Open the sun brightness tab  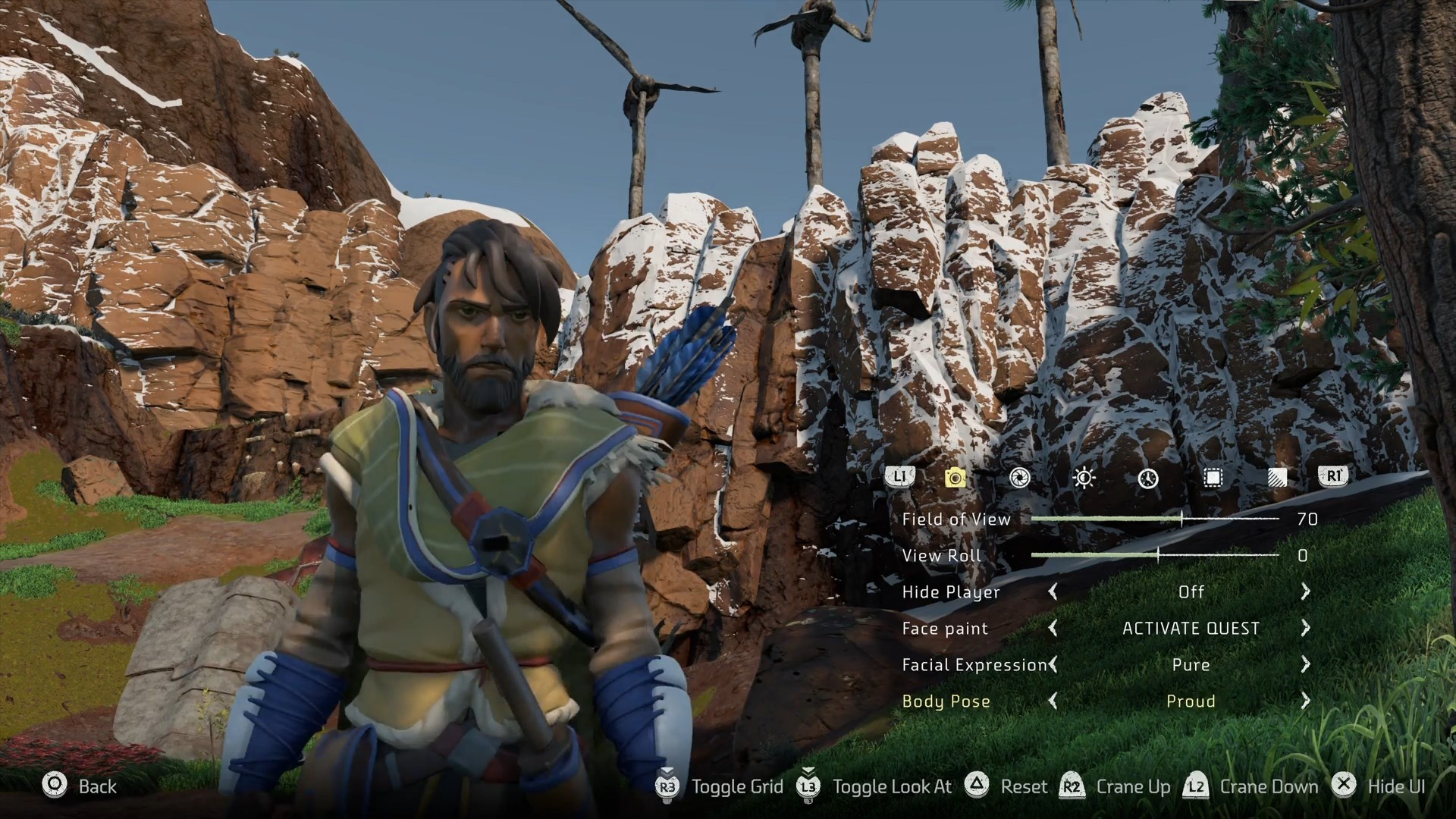click(1084, 477)
